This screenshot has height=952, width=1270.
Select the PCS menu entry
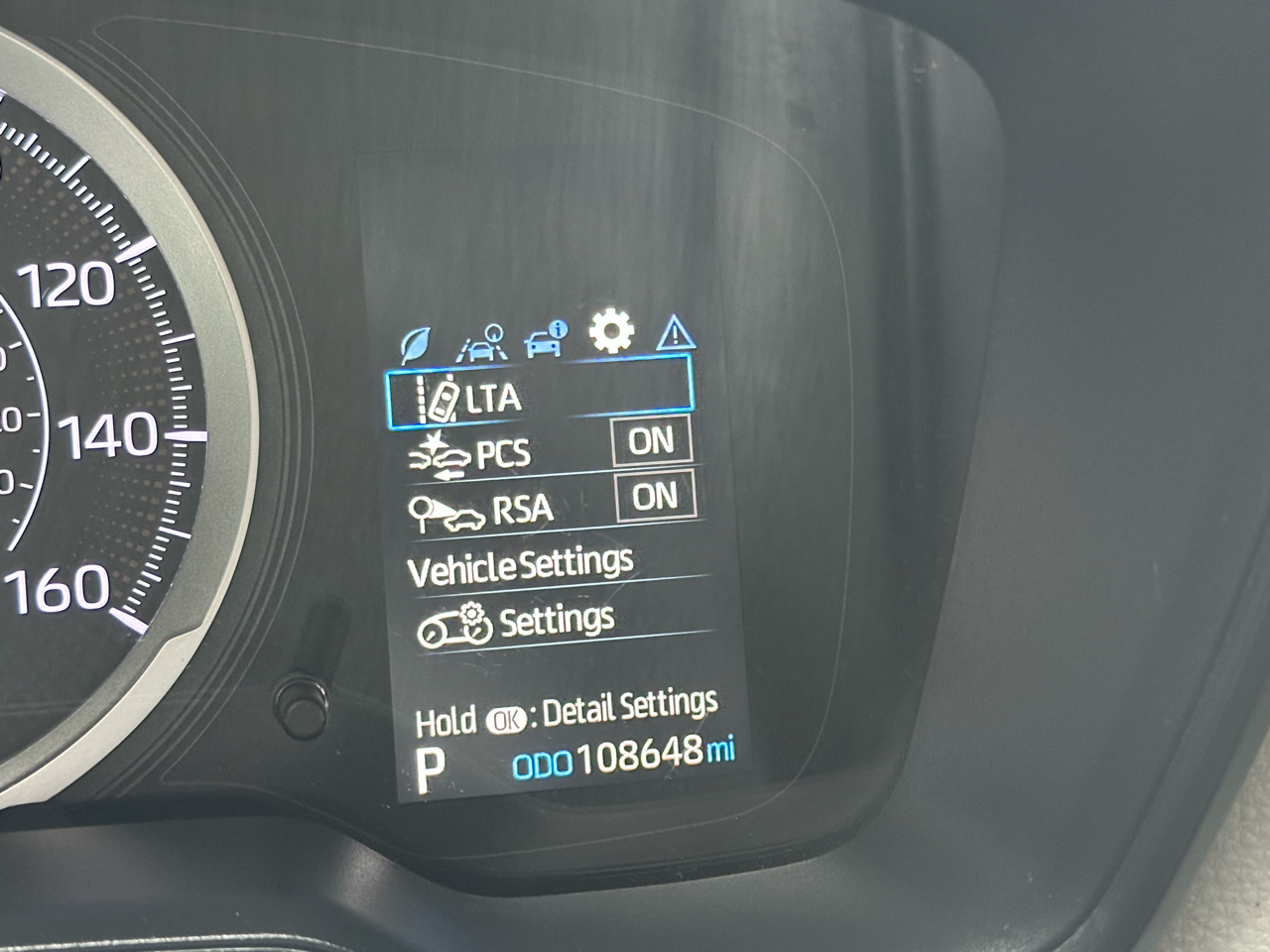click(503, 454)
